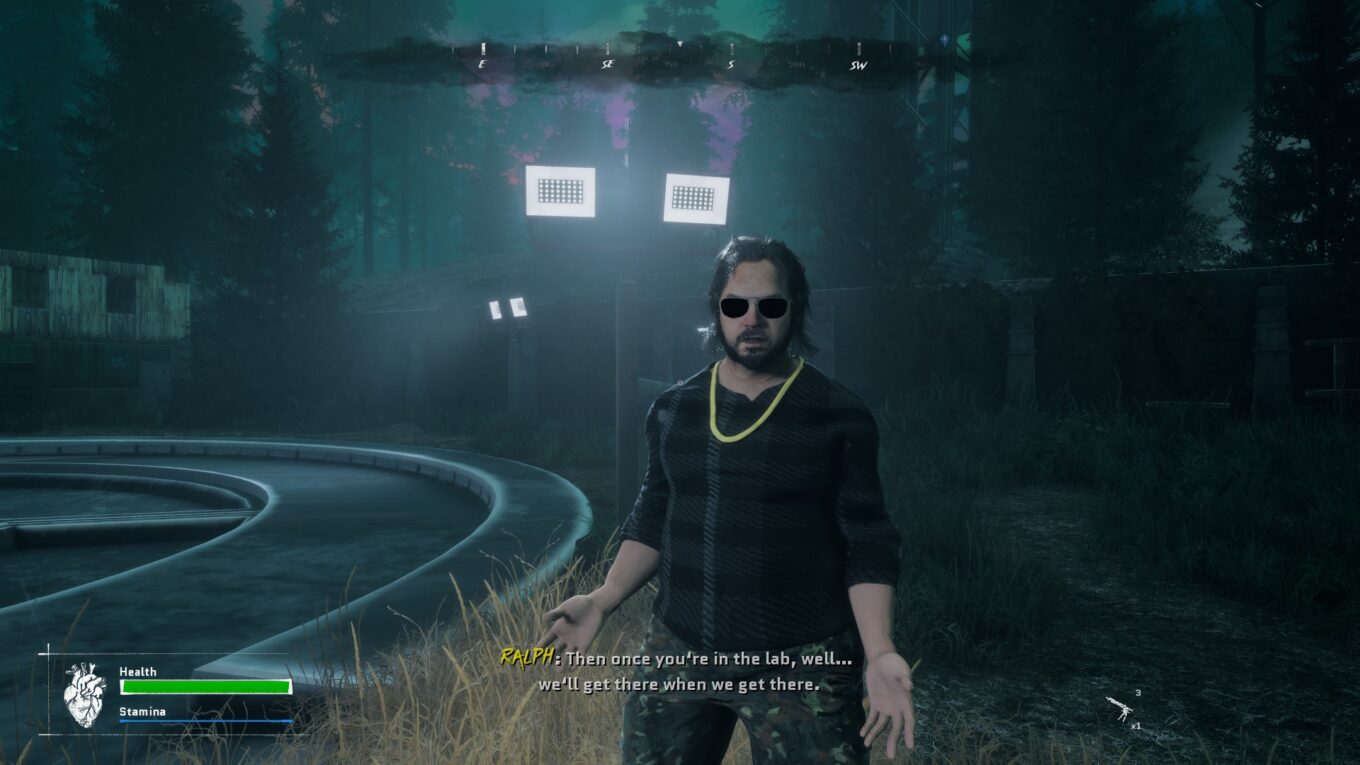Click the SW heading on the compass

[x=857, y=65]
